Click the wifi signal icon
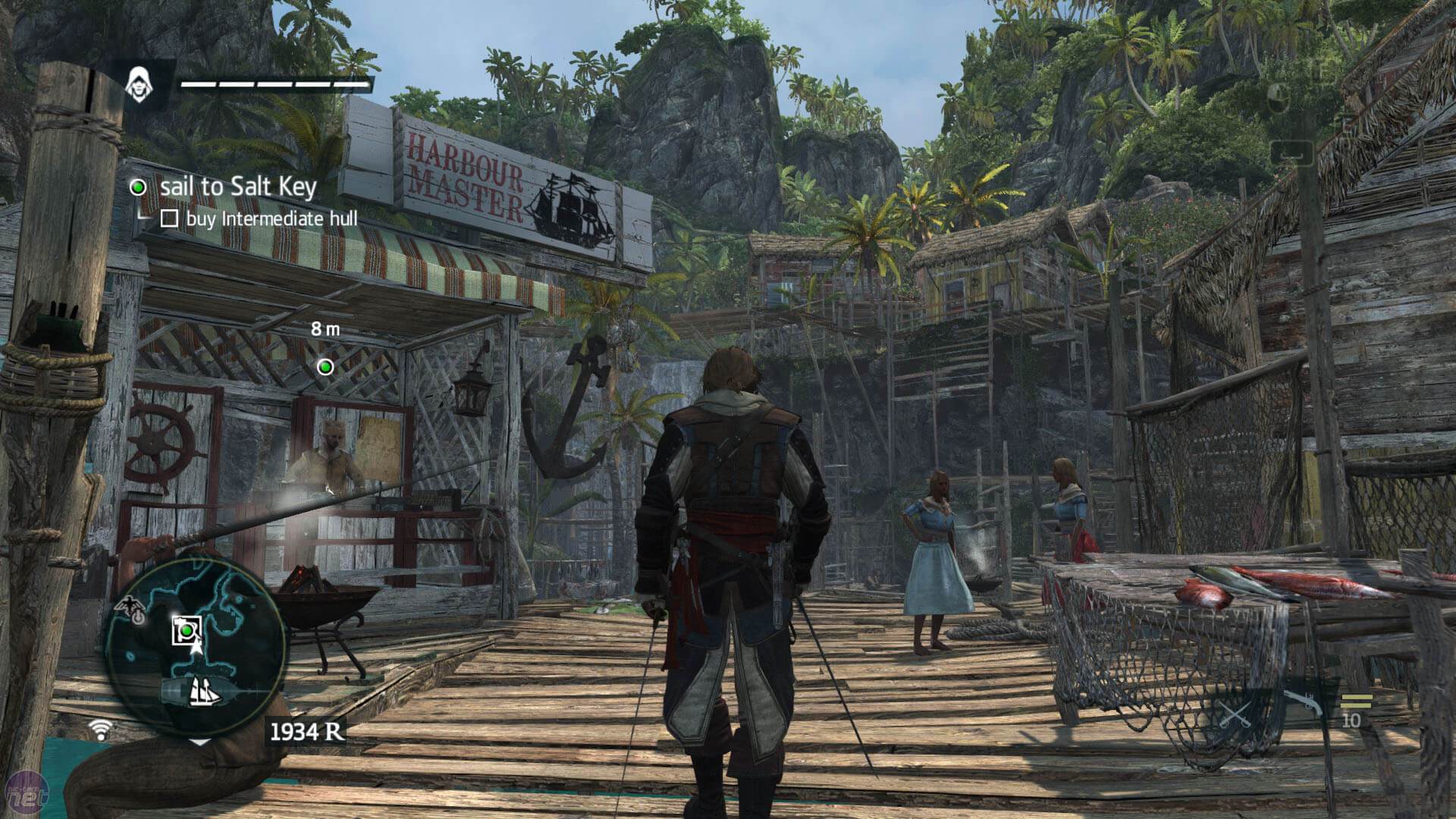Screen dimensions: 1456x819 pos(99,730)
